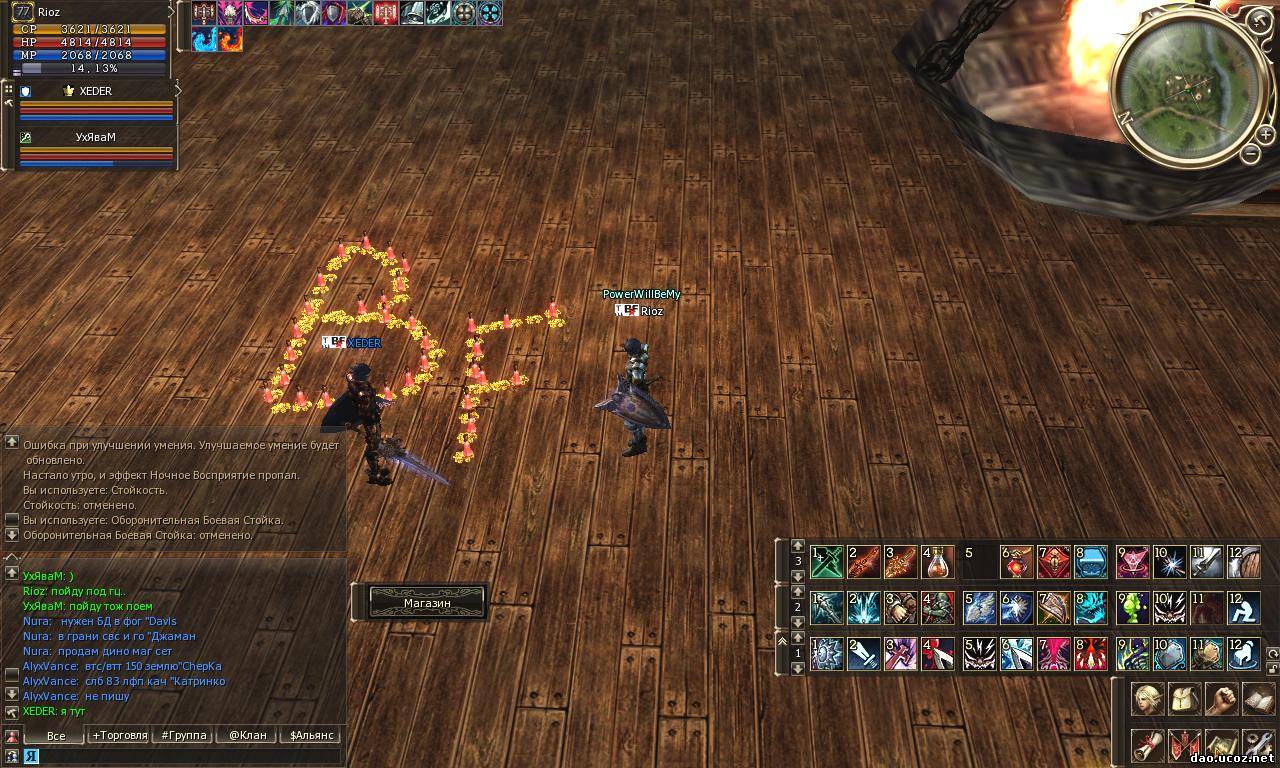Open the inventory bag icon

(x=1184, y=699)
